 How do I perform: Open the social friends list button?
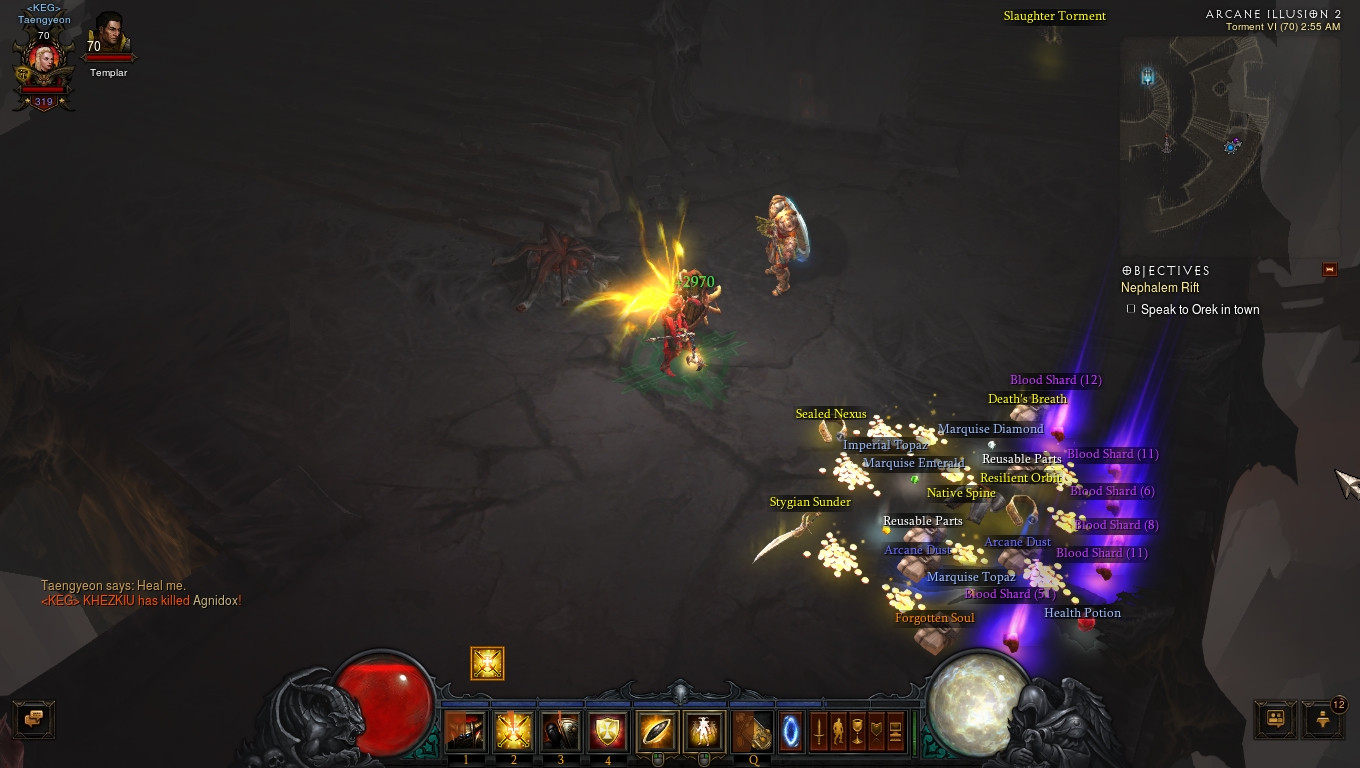[x=1275, y=718]
